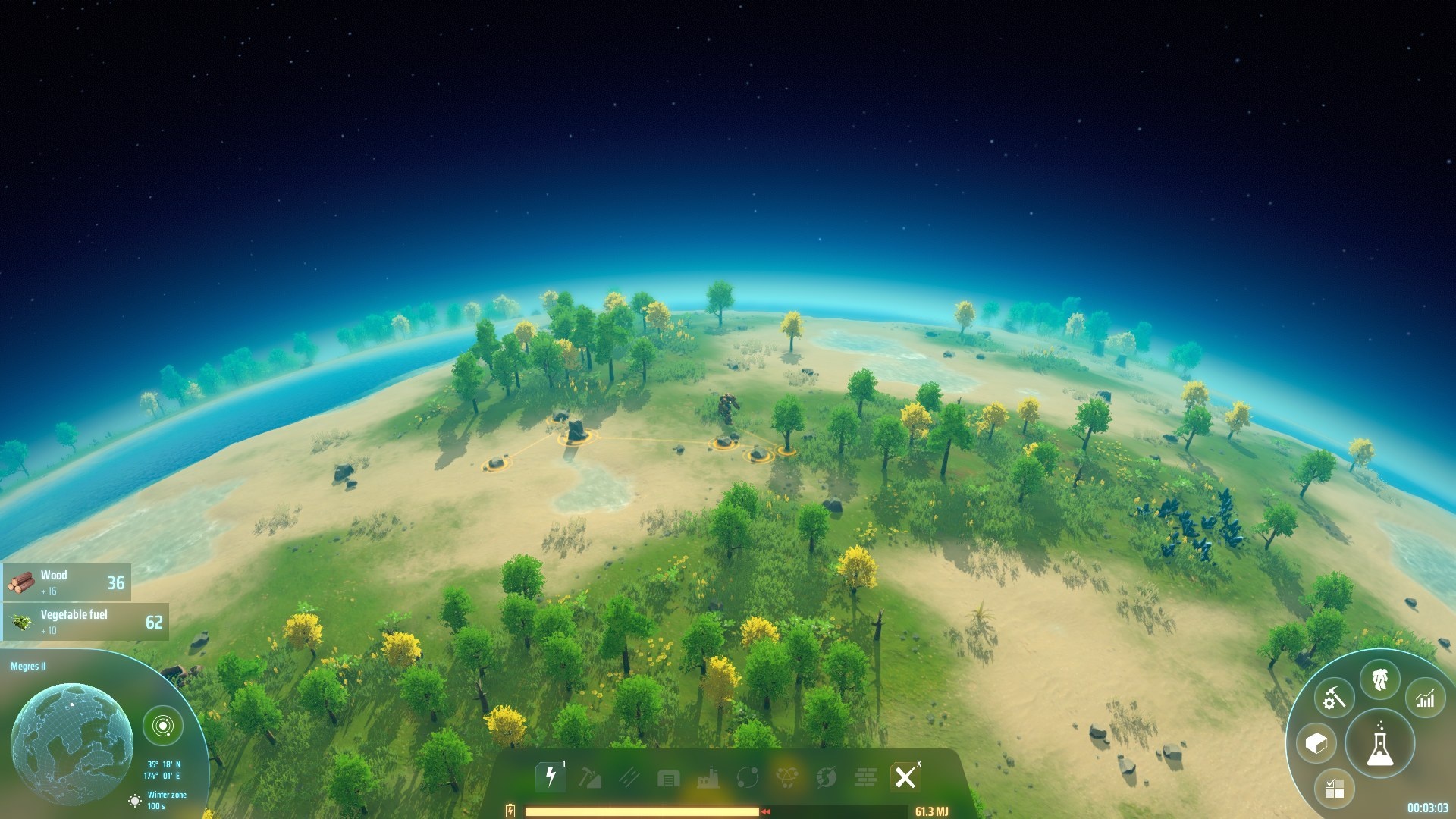Open the Mecha customization panel
1456x819 pixels.
coord(1380,679)
